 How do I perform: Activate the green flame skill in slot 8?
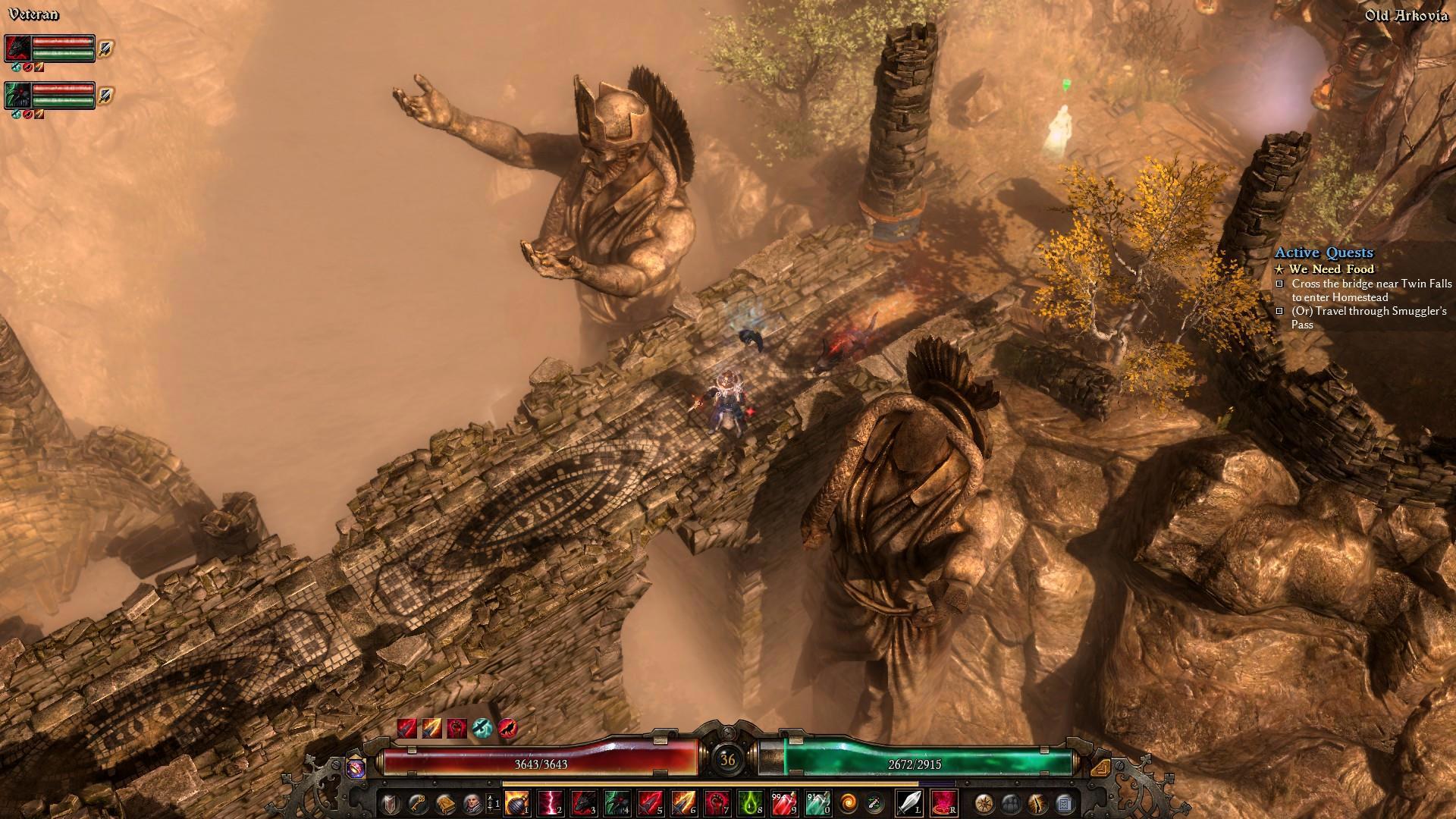750,802
